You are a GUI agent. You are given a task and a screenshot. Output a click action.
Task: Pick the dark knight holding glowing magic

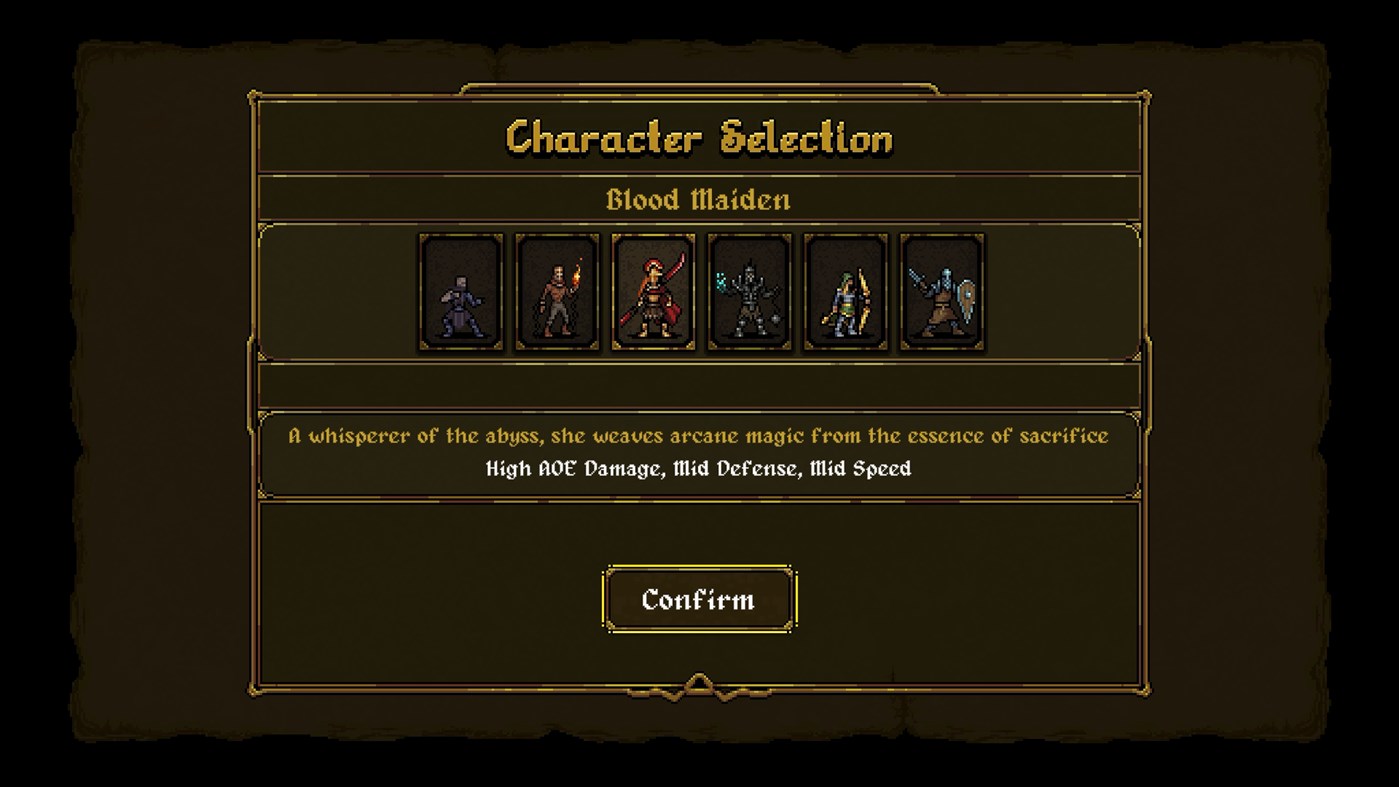(x=748, y=292)
